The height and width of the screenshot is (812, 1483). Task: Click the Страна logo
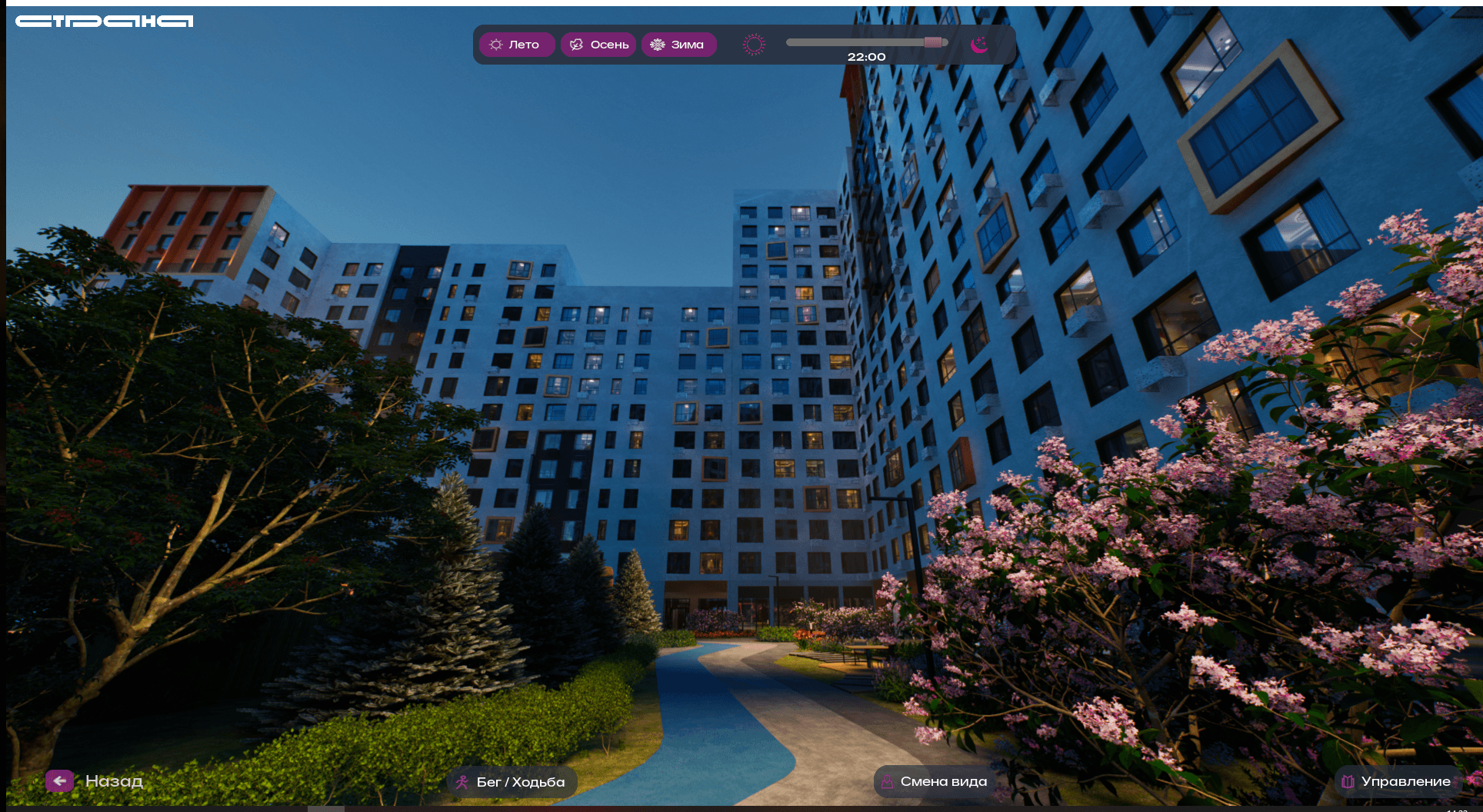coord(105,22)
